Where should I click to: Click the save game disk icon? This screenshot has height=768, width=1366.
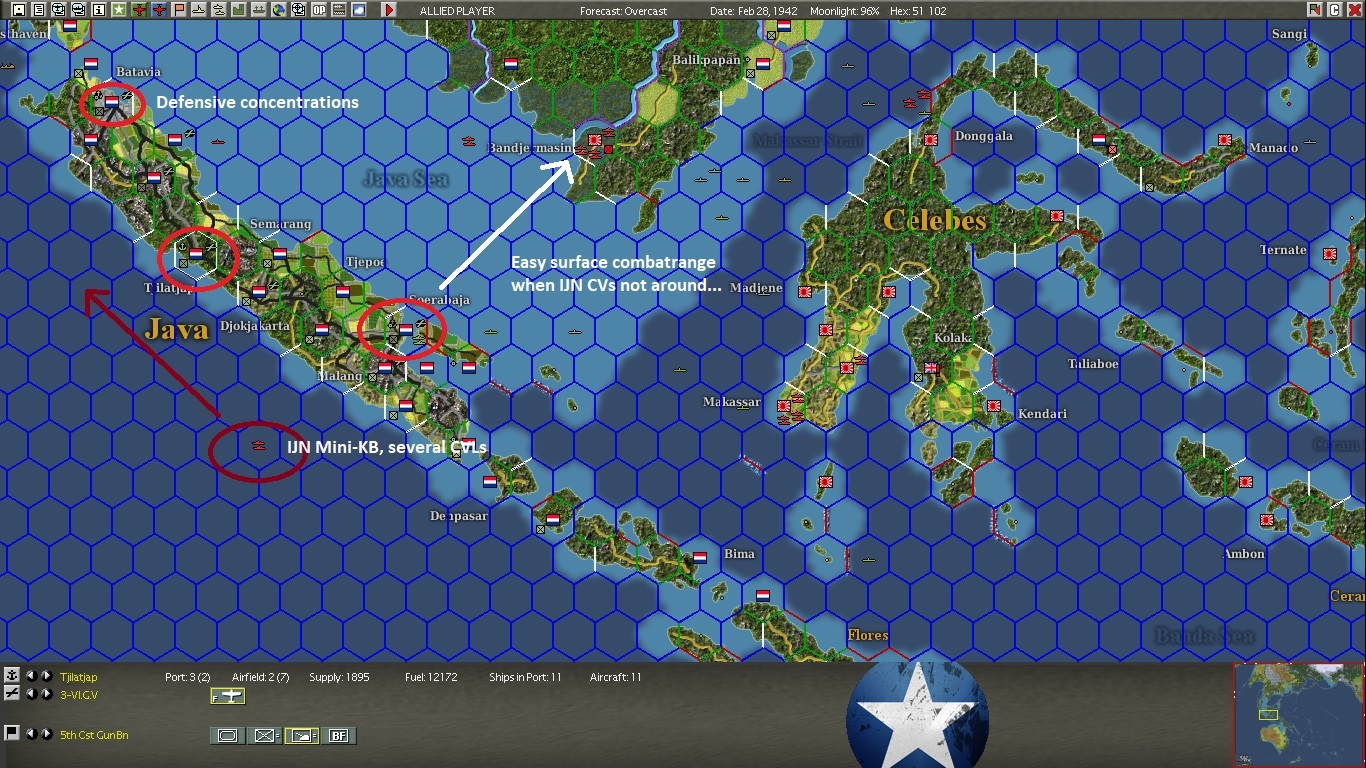pos(18,10)
